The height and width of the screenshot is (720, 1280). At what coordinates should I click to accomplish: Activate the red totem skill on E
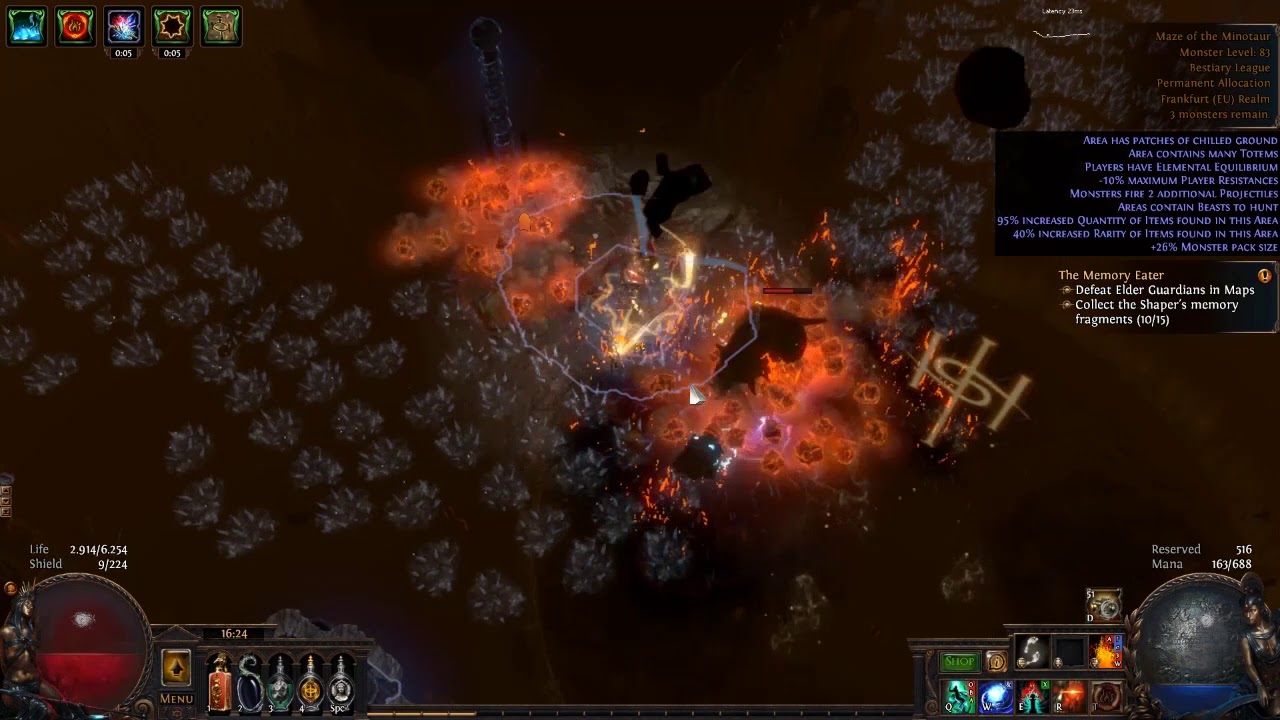click(1032, 696)
